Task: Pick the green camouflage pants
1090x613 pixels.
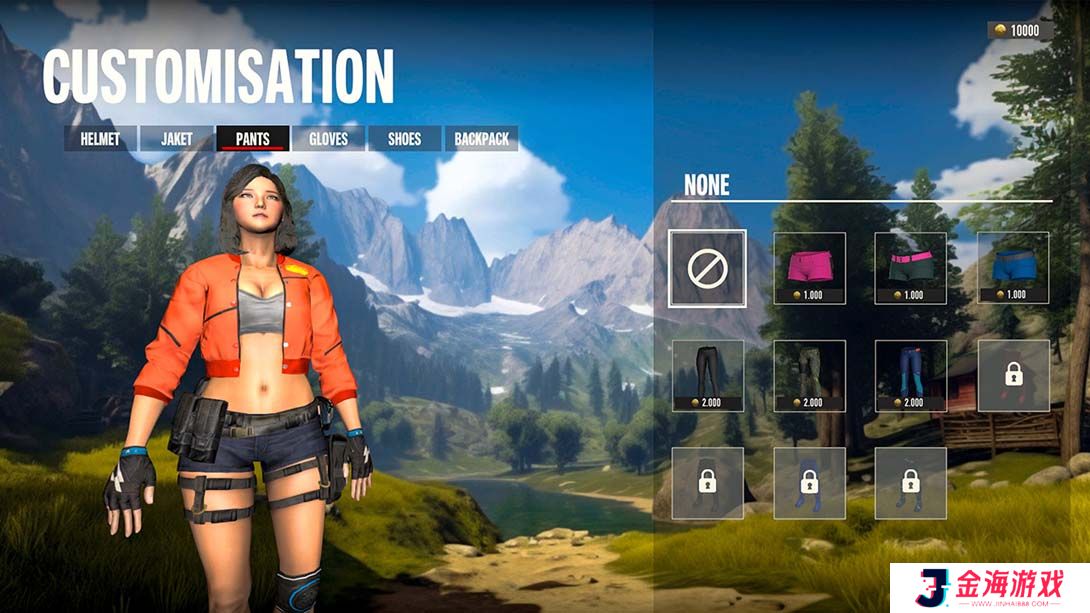Action: [x=810, y=376]
